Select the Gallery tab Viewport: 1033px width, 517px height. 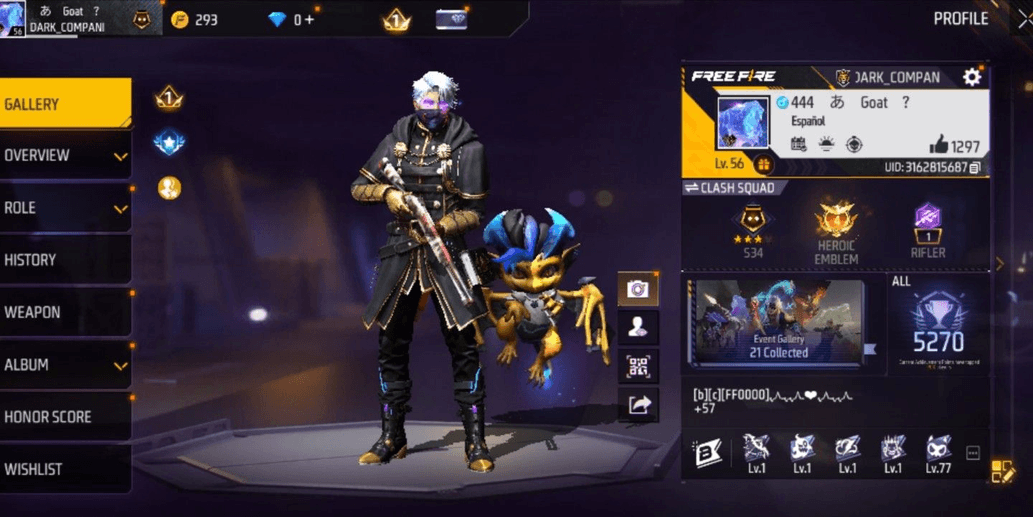(65, 103)
